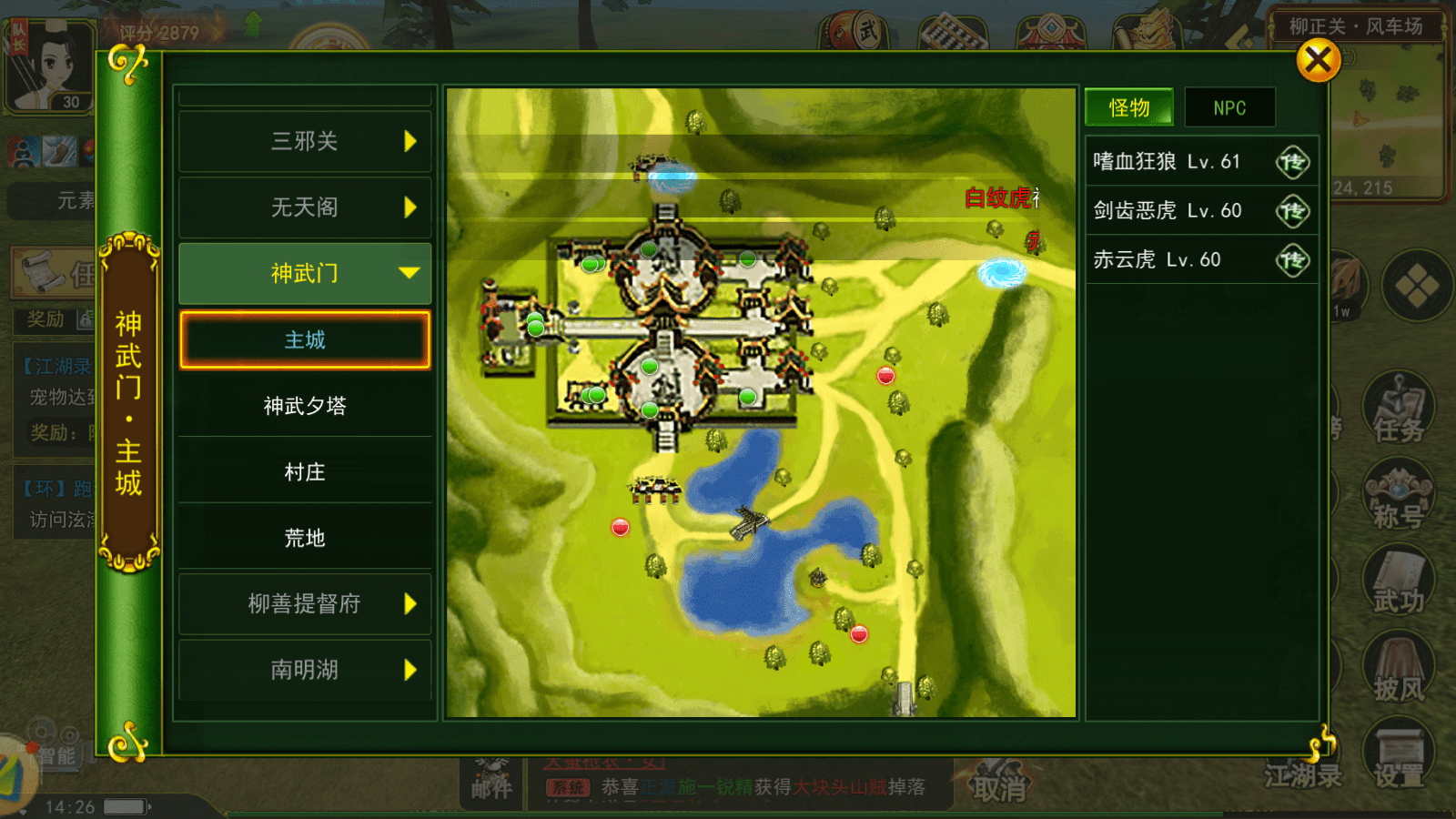1456x819 pixels.
Task: Expand the 柳善提督府 region entry
Action: (305, 603)
